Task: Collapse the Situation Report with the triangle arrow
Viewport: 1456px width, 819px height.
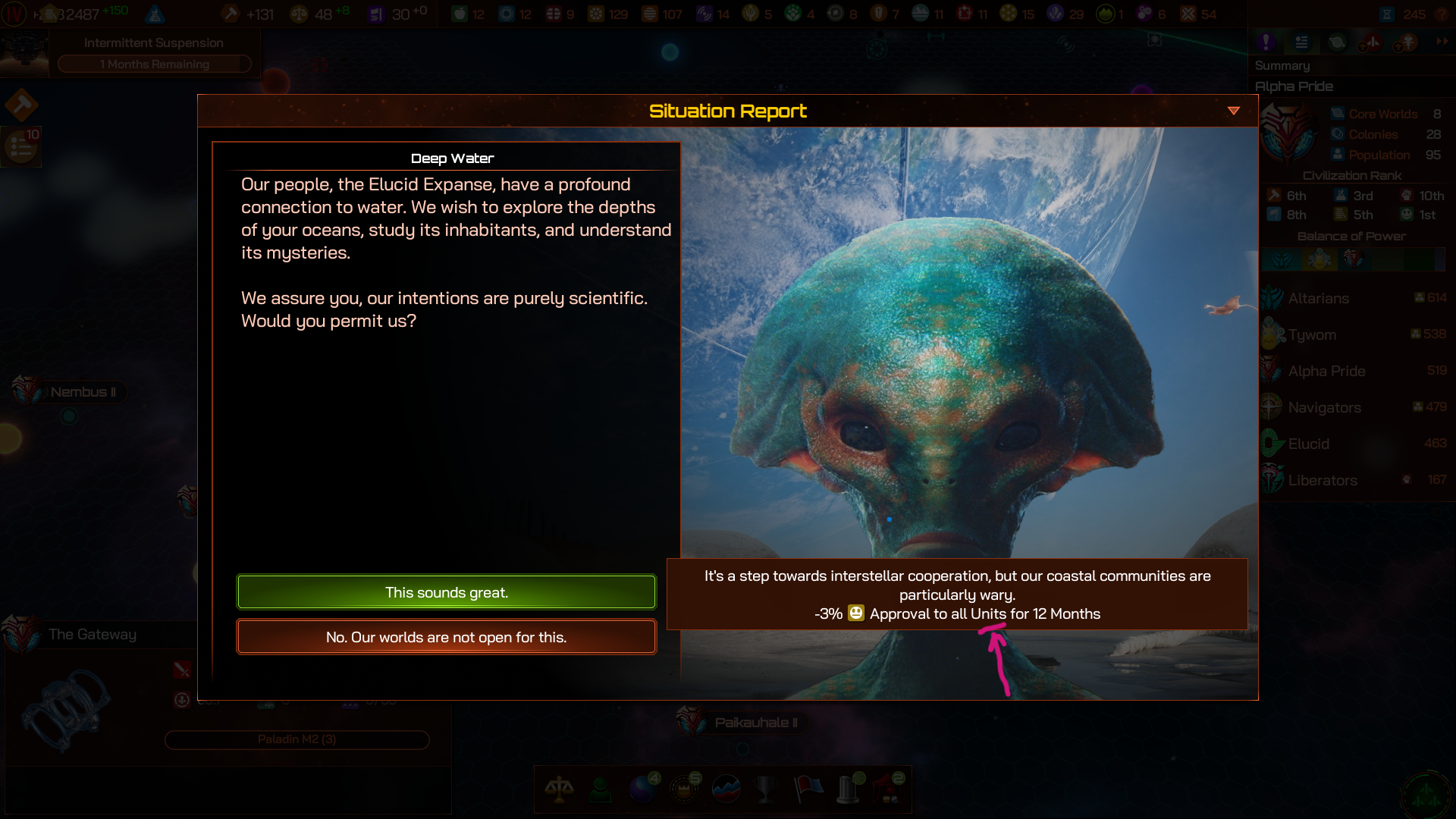Action: tap(1234, 111)
